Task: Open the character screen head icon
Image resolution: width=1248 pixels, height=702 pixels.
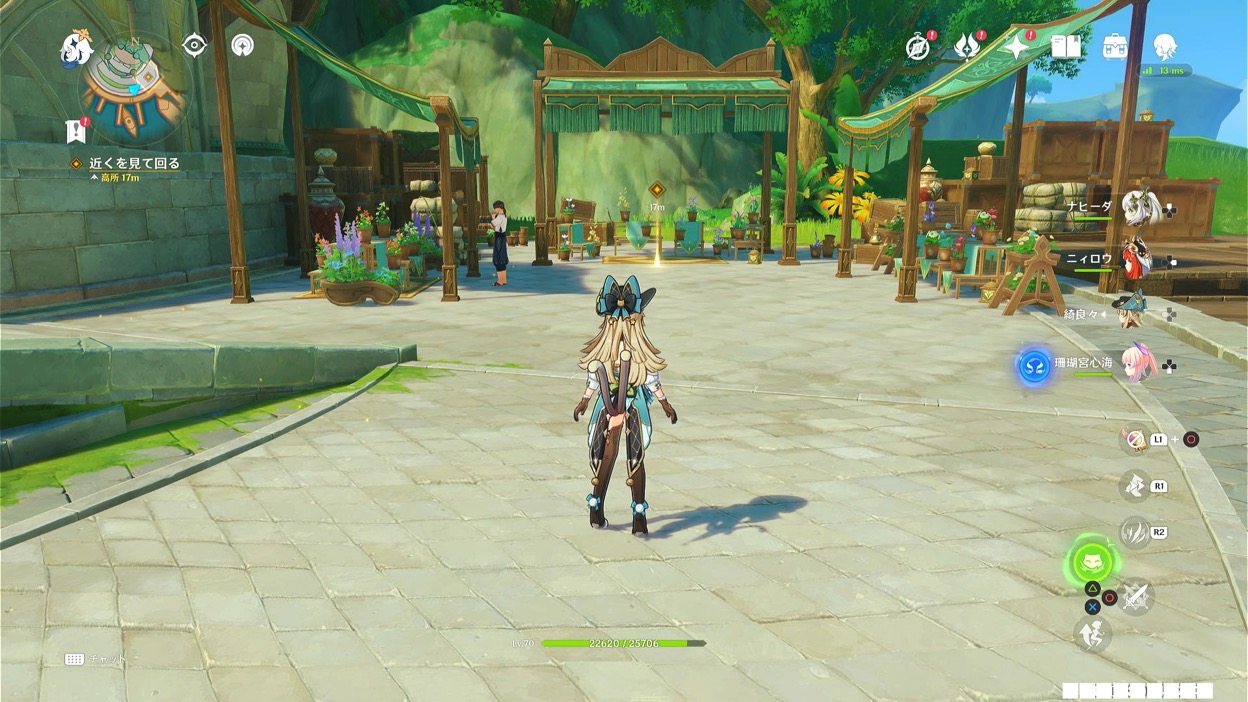Action: point(1164,46)
